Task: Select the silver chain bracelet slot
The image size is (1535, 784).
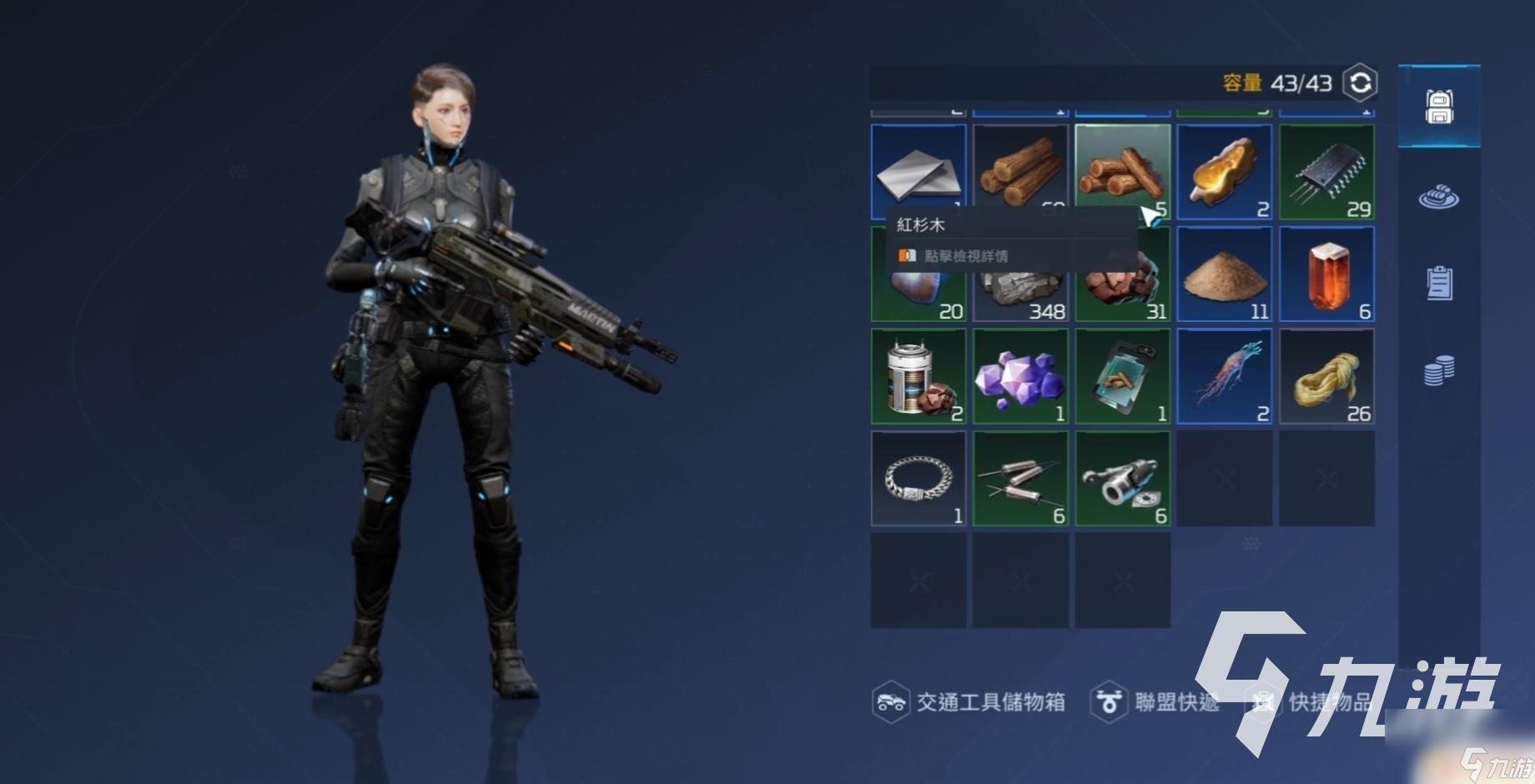Action: (x=918, y=479)
